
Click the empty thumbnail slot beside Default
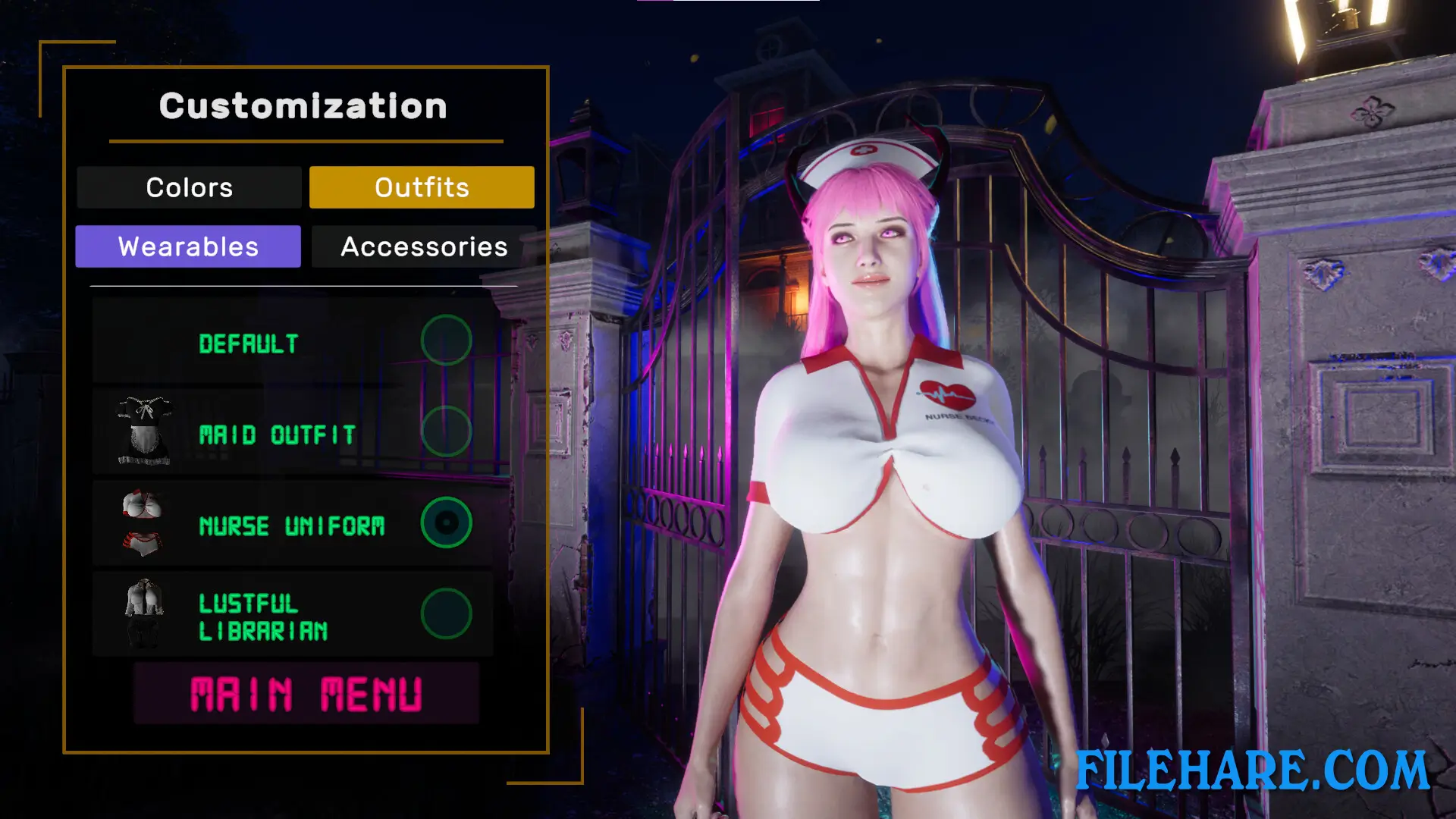coord(144,341)
